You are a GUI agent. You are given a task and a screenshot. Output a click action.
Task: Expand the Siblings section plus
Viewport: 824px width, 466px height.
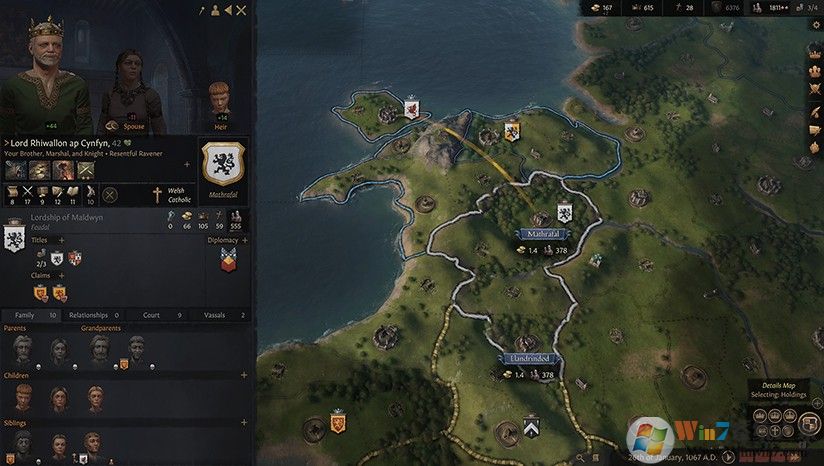click(245, 423)
